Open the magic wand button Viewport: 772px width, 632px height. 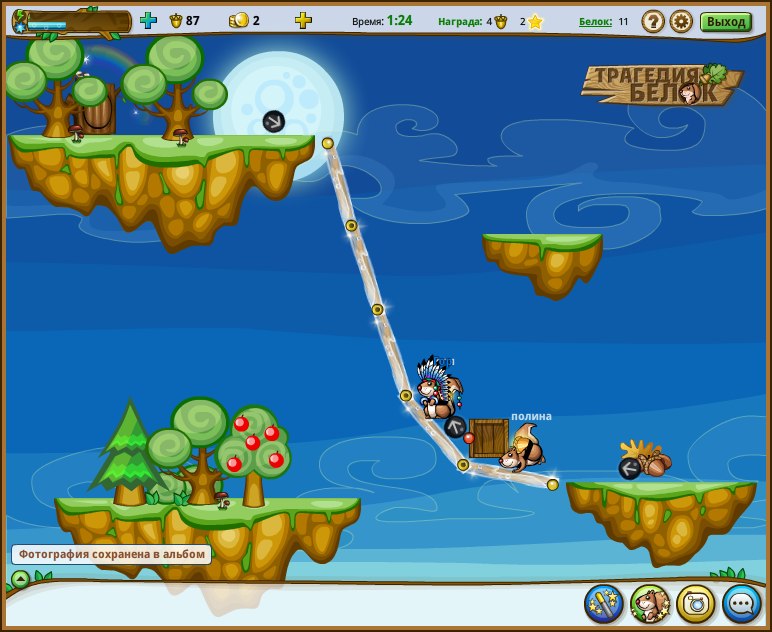604,603
